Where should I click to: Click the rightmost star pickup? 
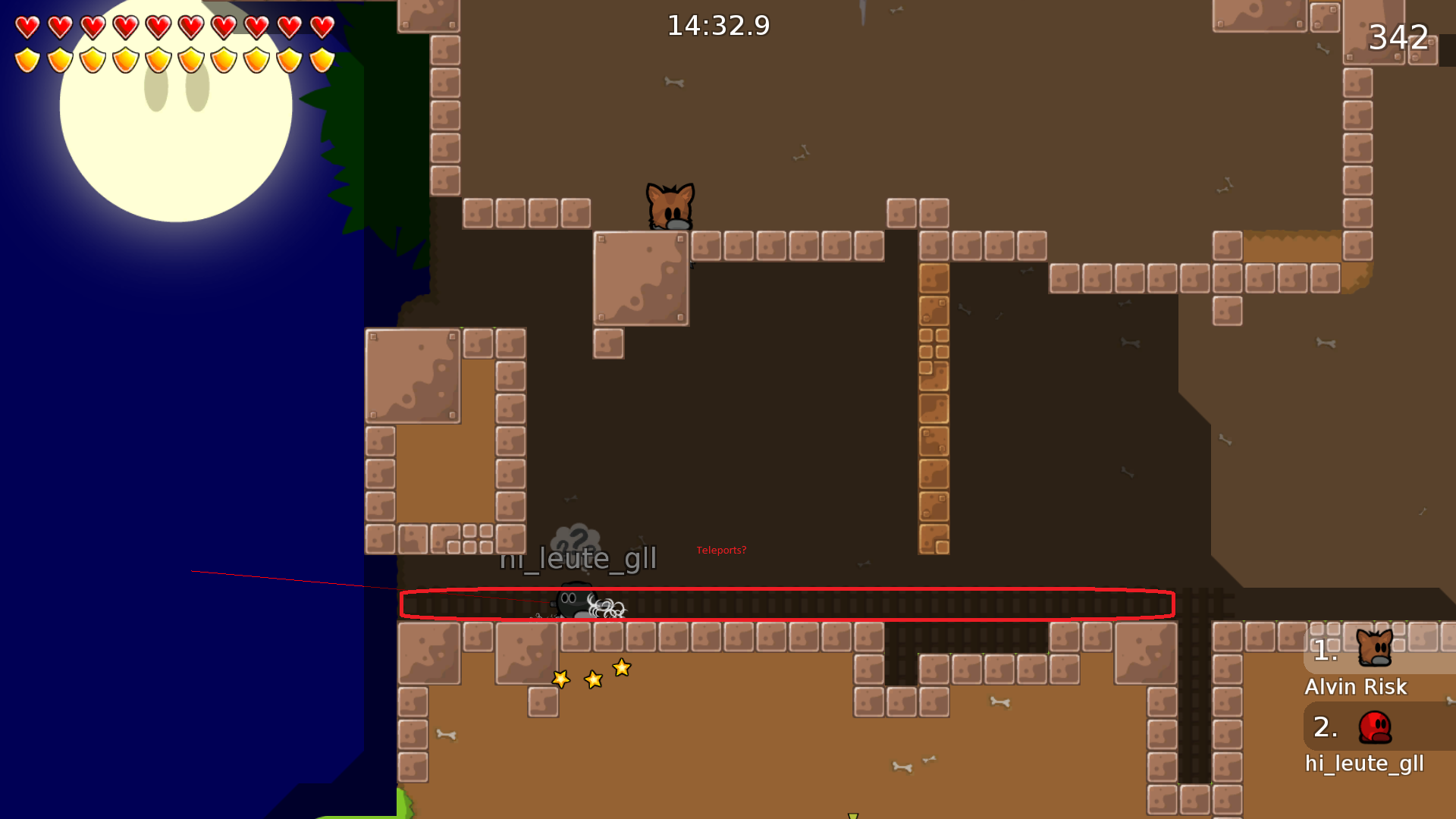621,668
